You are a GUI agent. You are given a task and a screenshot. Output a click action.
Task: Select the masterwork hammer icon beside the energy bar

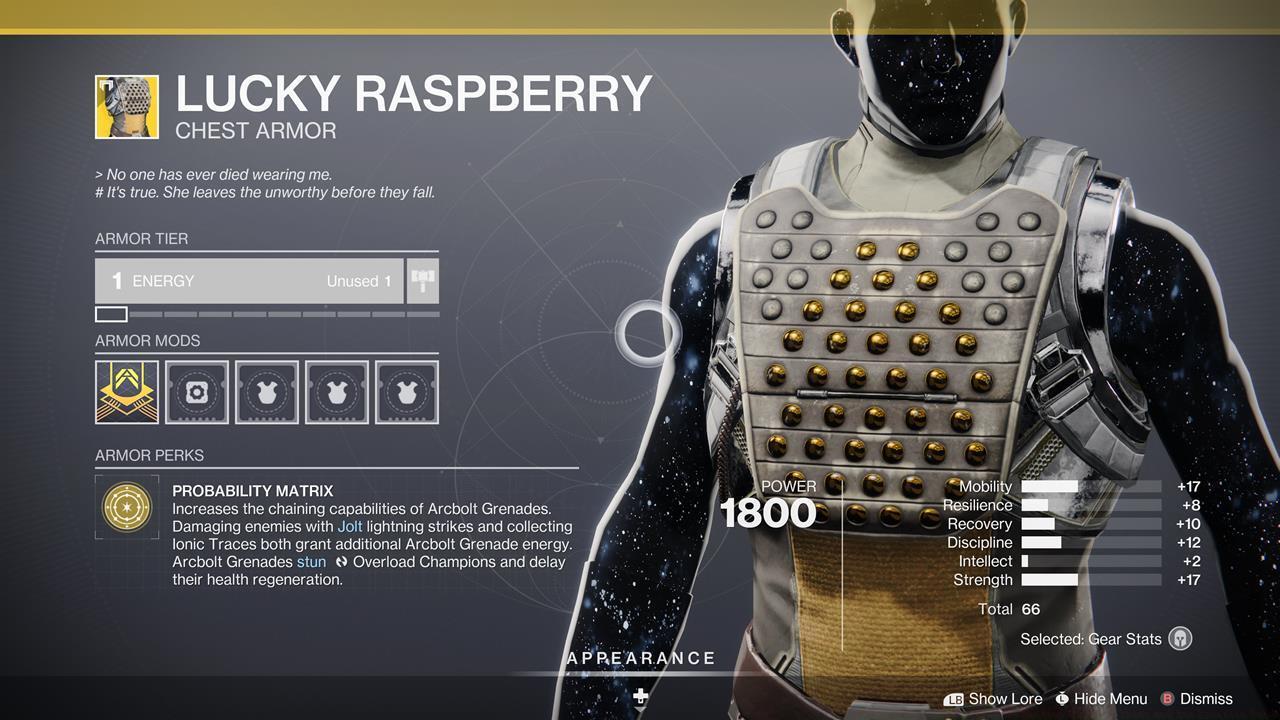423,281
